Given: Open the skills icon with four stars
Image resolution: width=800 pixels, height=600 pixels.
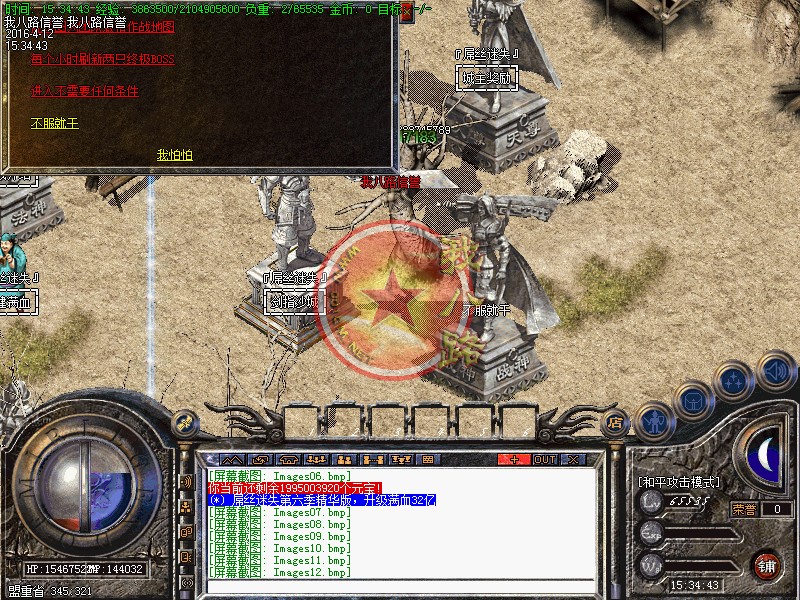Looking at the screenshot, I should tap(733, 382).
